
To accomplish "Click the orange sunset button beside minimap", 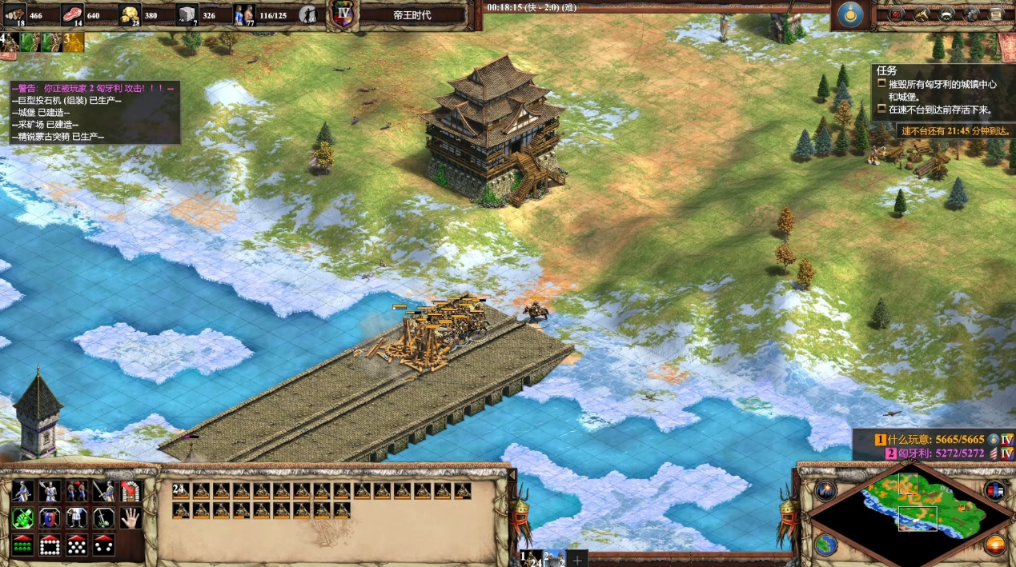I will (x=994, y=544).
